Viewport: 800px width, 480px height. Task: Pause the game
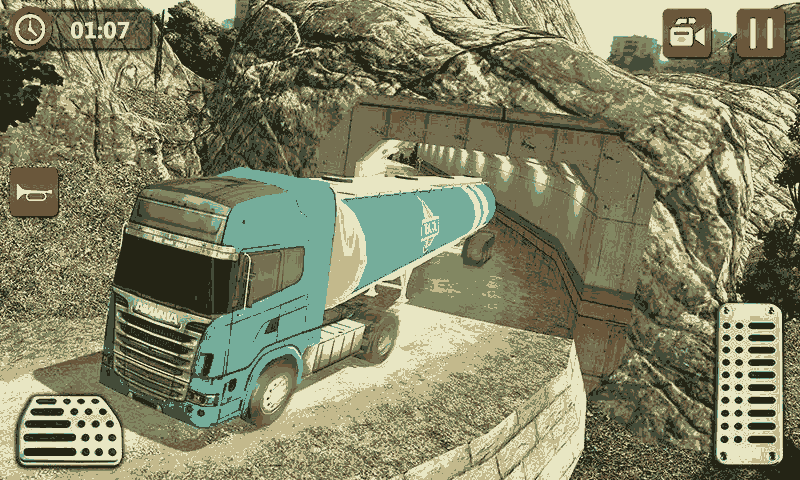pyautogui.click(x=761, y=33)
